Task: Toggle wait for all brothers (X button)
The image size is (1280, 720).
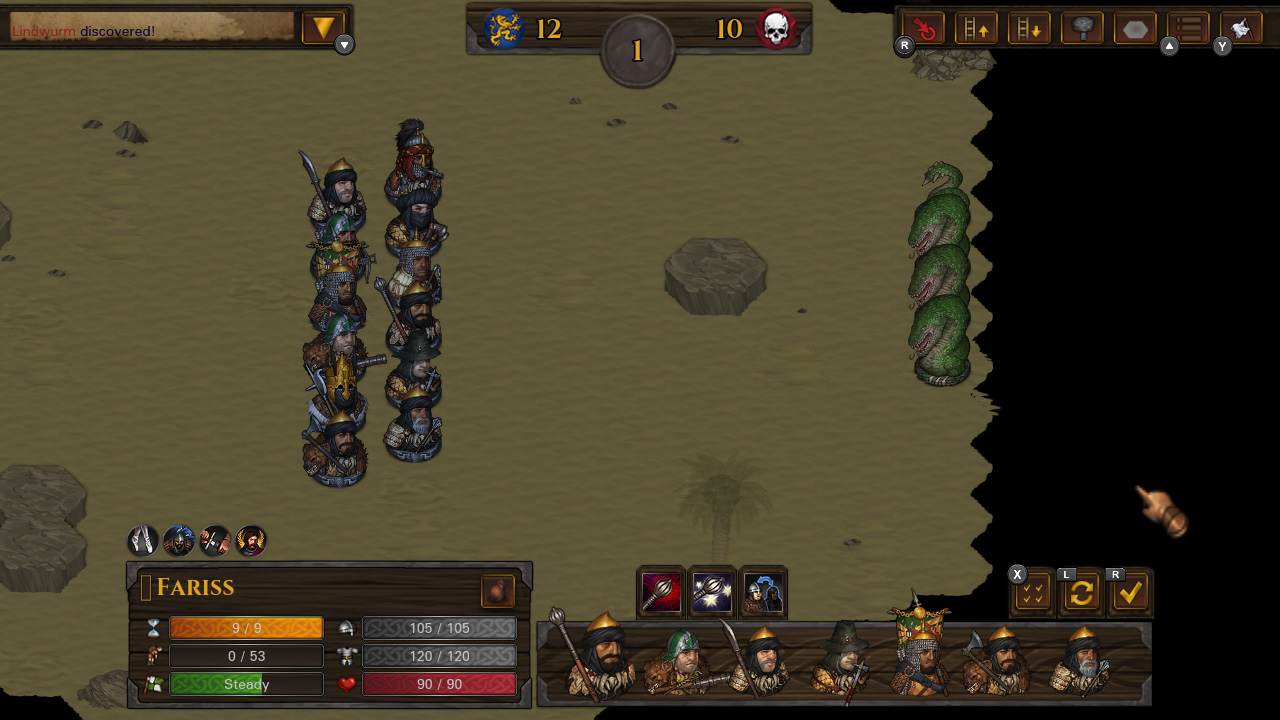Action: (x=1031, y=592)
